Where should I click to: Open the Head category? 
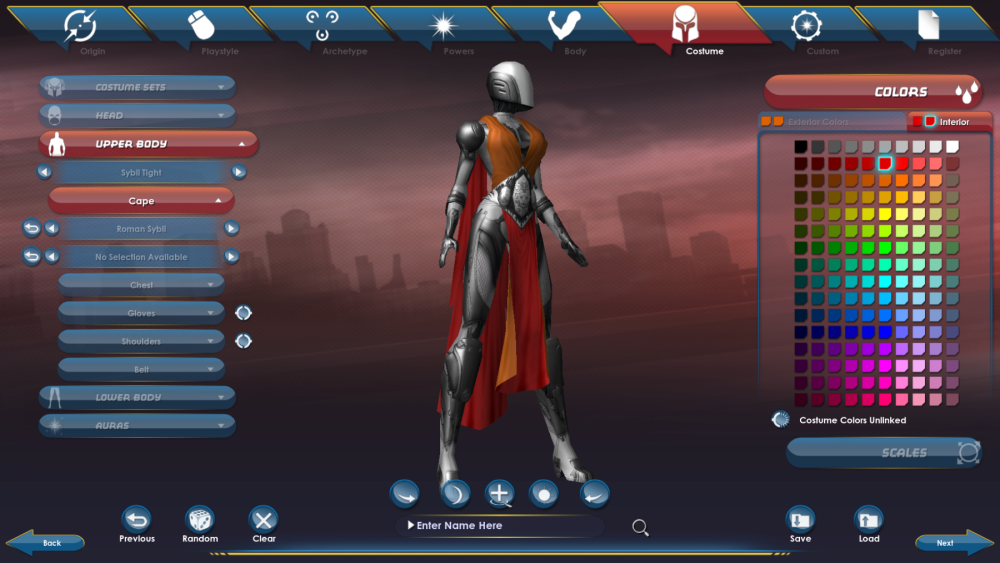pos(138,115)
